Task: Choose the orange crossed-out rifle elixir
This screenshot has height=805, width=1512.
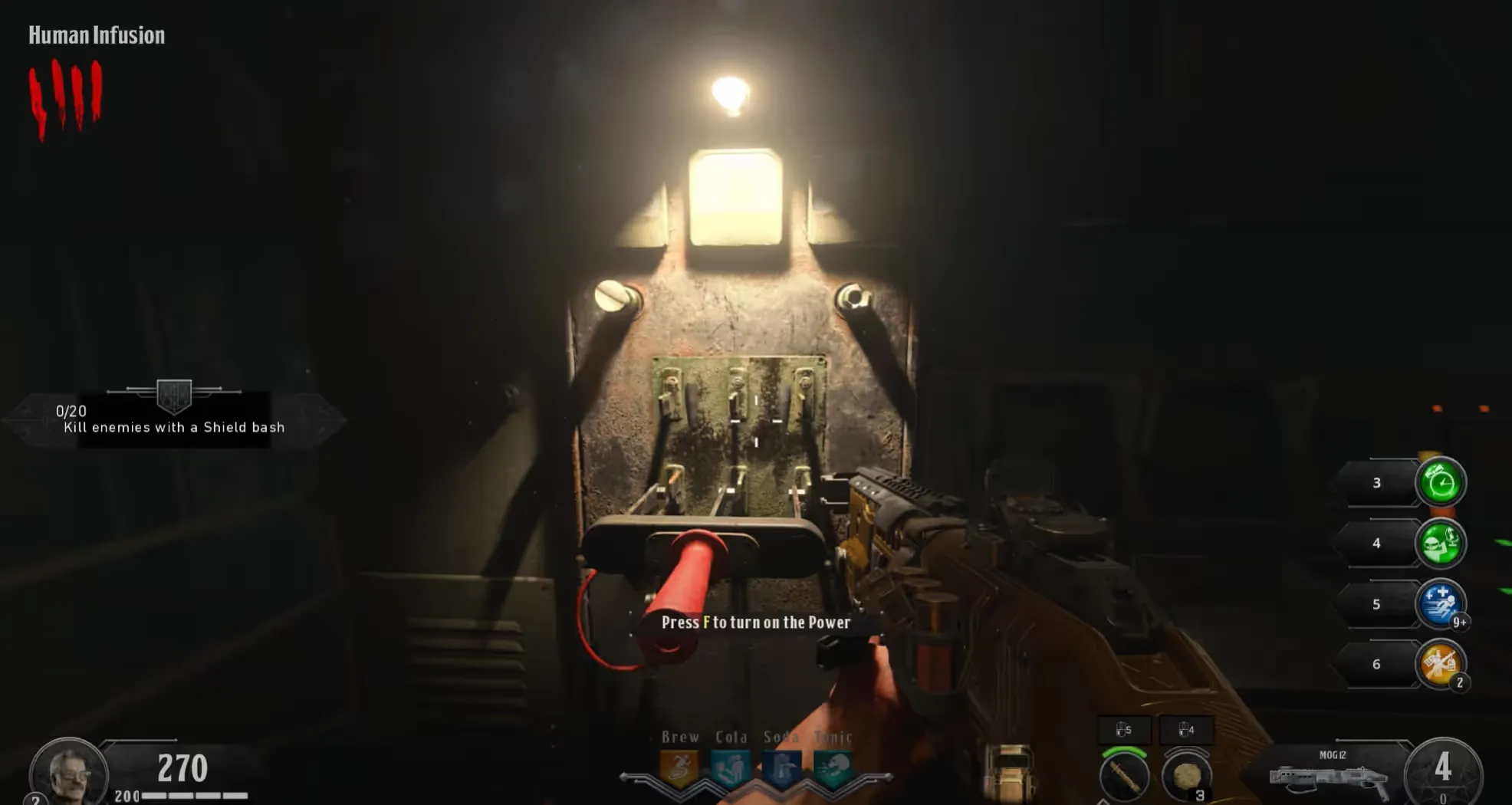Action: [x=1440, y=663]
